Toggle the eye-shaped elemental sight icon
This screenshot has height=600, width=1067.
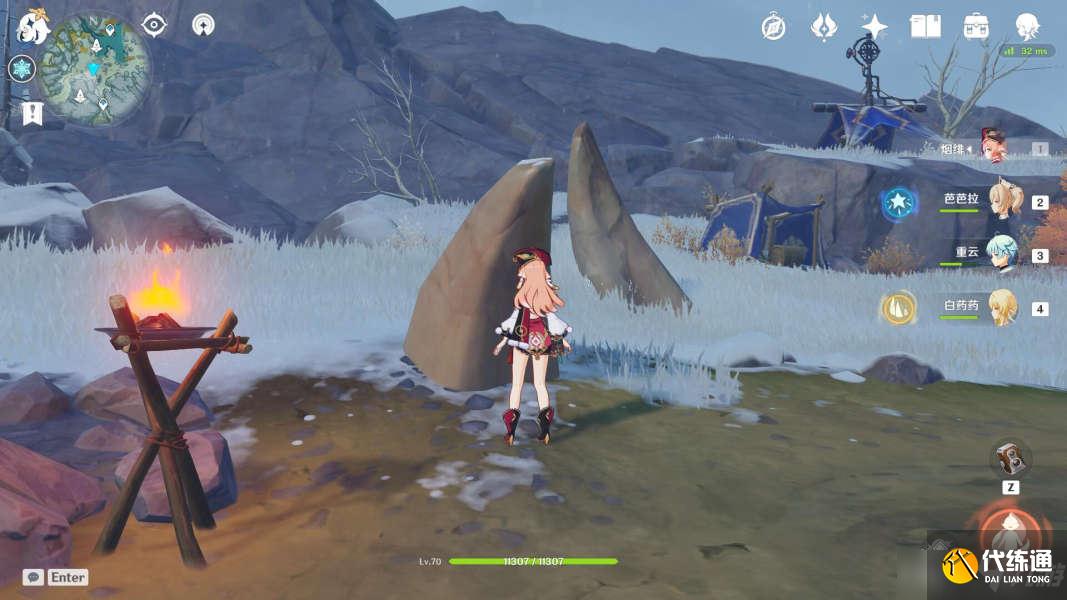point(154,25)
